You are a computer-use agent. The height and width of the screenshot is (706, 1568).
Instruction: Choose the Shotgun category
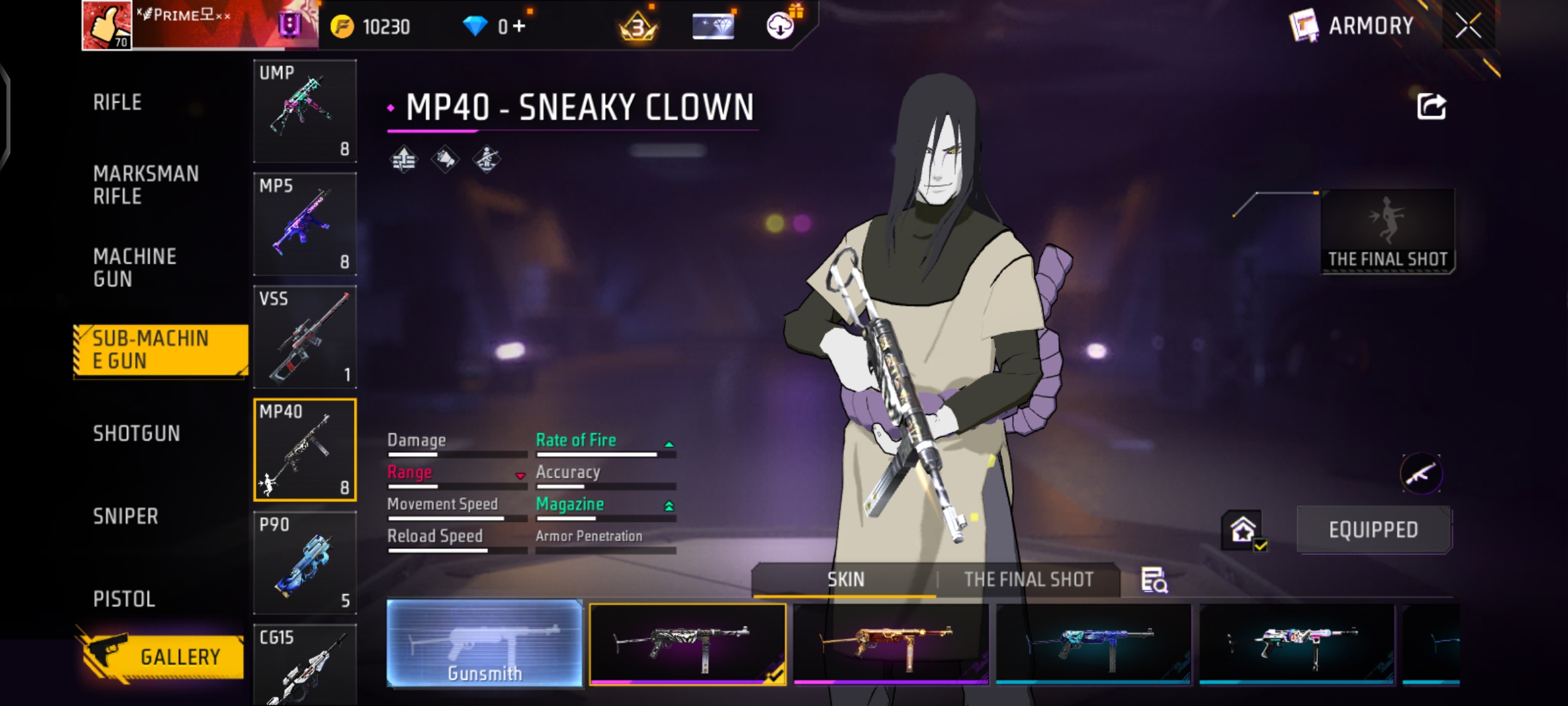pyautogui.click(x=136, y=433)
